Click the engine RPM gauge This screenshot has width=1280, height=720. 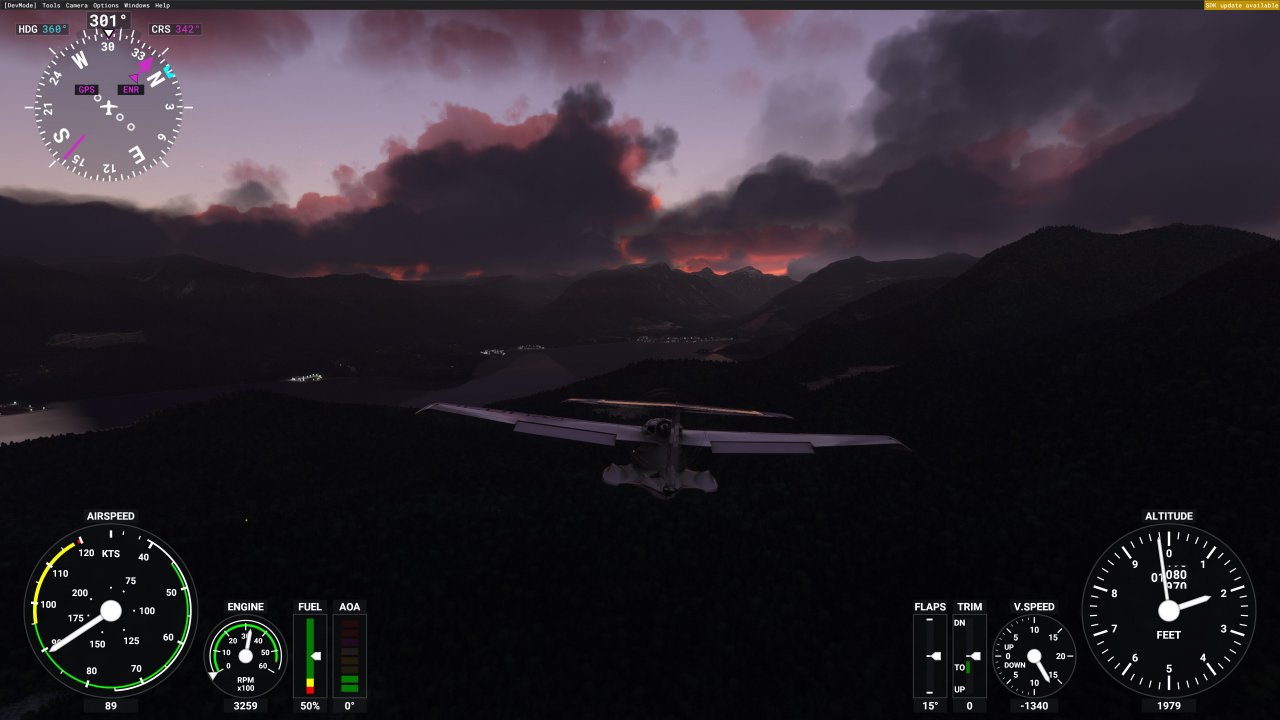point(244,657)
